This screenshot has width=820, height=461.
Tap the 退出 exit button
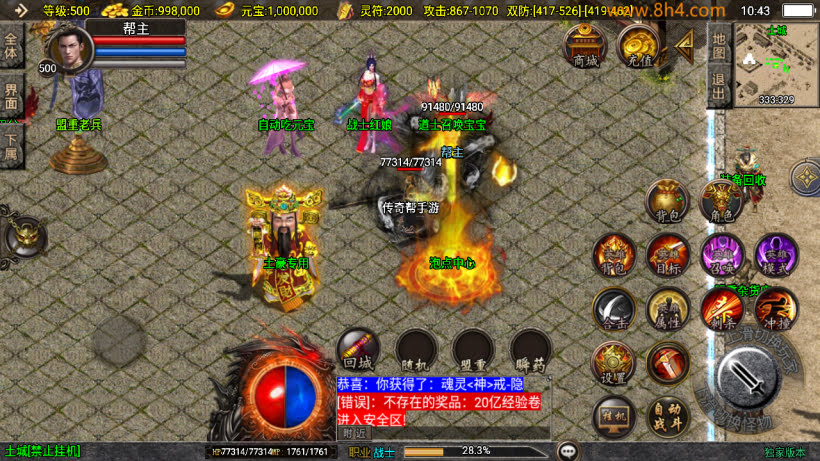719,86
